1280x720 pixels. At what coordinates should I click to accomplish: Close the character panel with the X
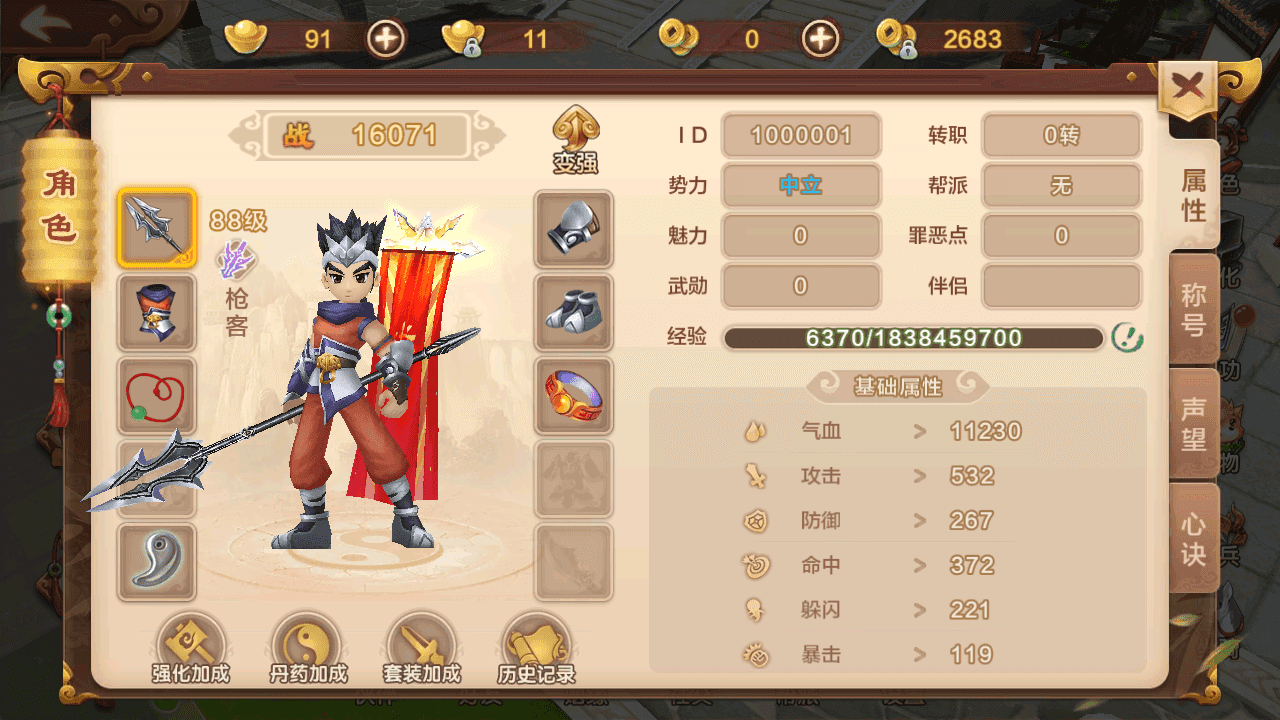point(1187,89)
